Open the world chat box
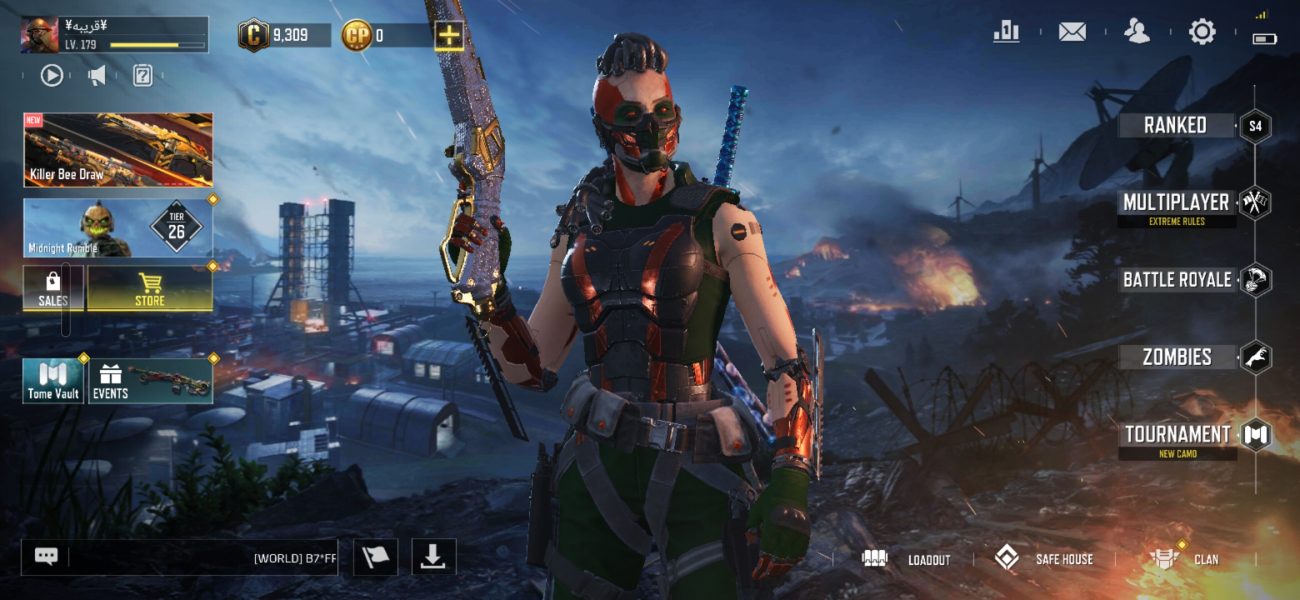 tap(180, 558)
